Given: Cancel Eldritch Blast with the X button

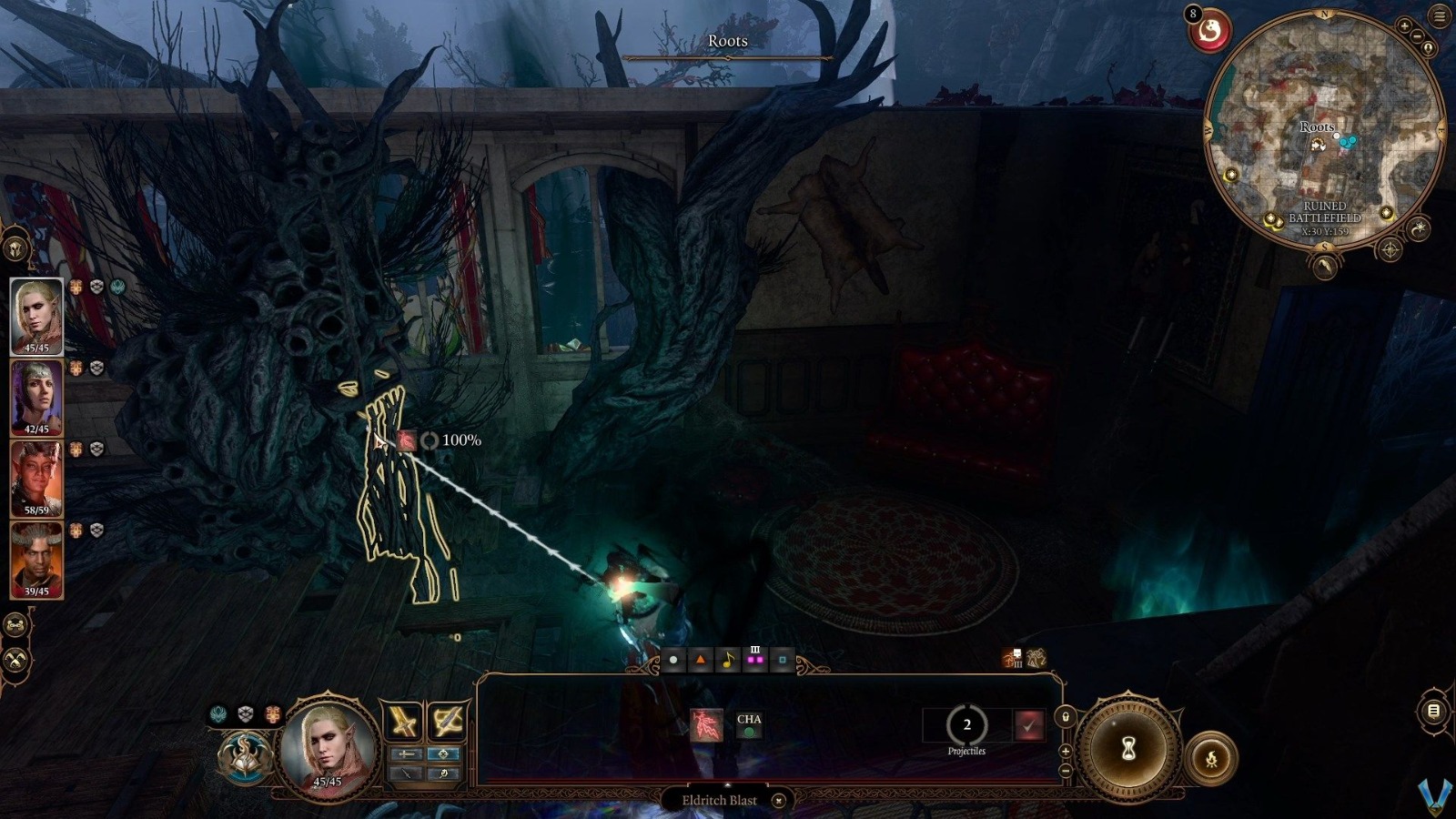Looking at the screenshot, I should pos(778,800).
